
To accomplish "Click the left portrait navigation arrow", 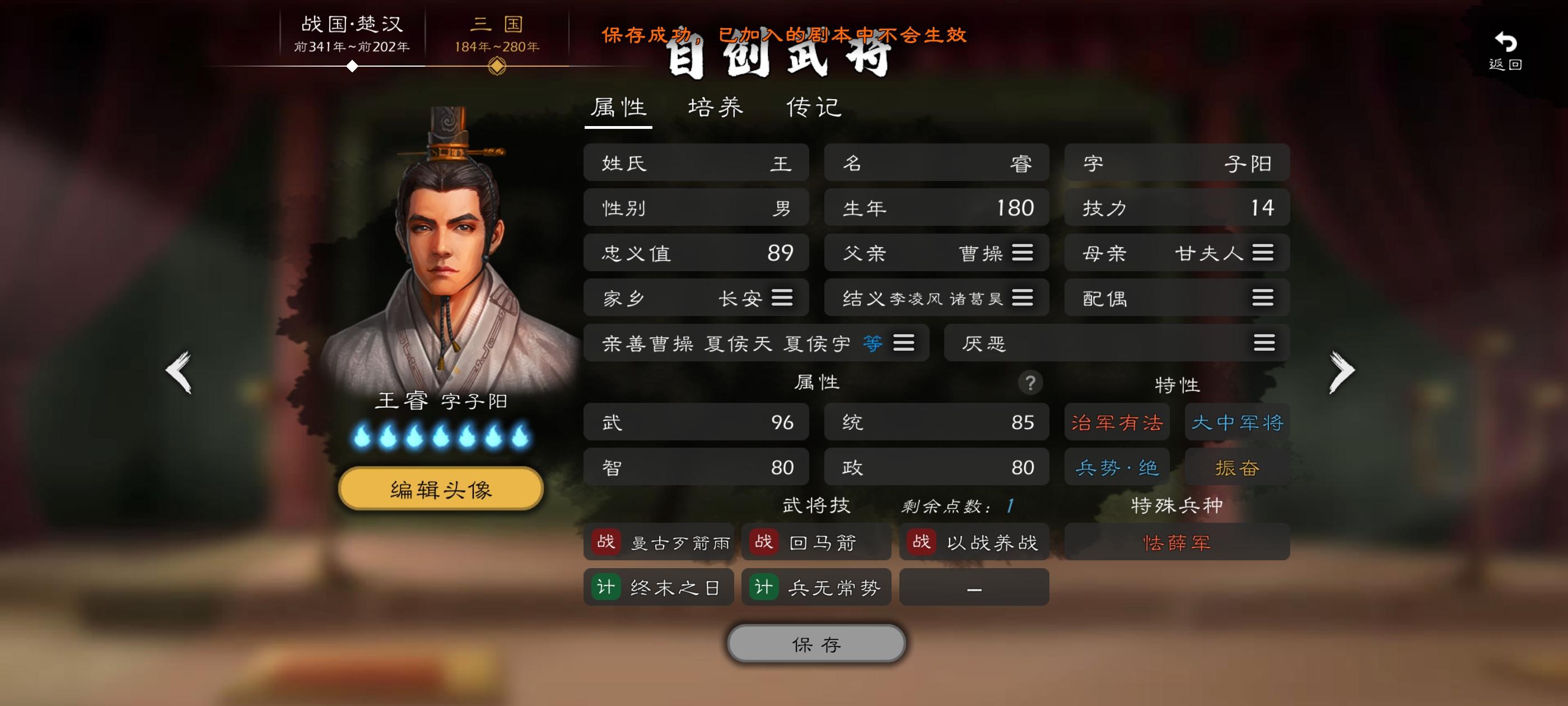I will tap(176, 370).
